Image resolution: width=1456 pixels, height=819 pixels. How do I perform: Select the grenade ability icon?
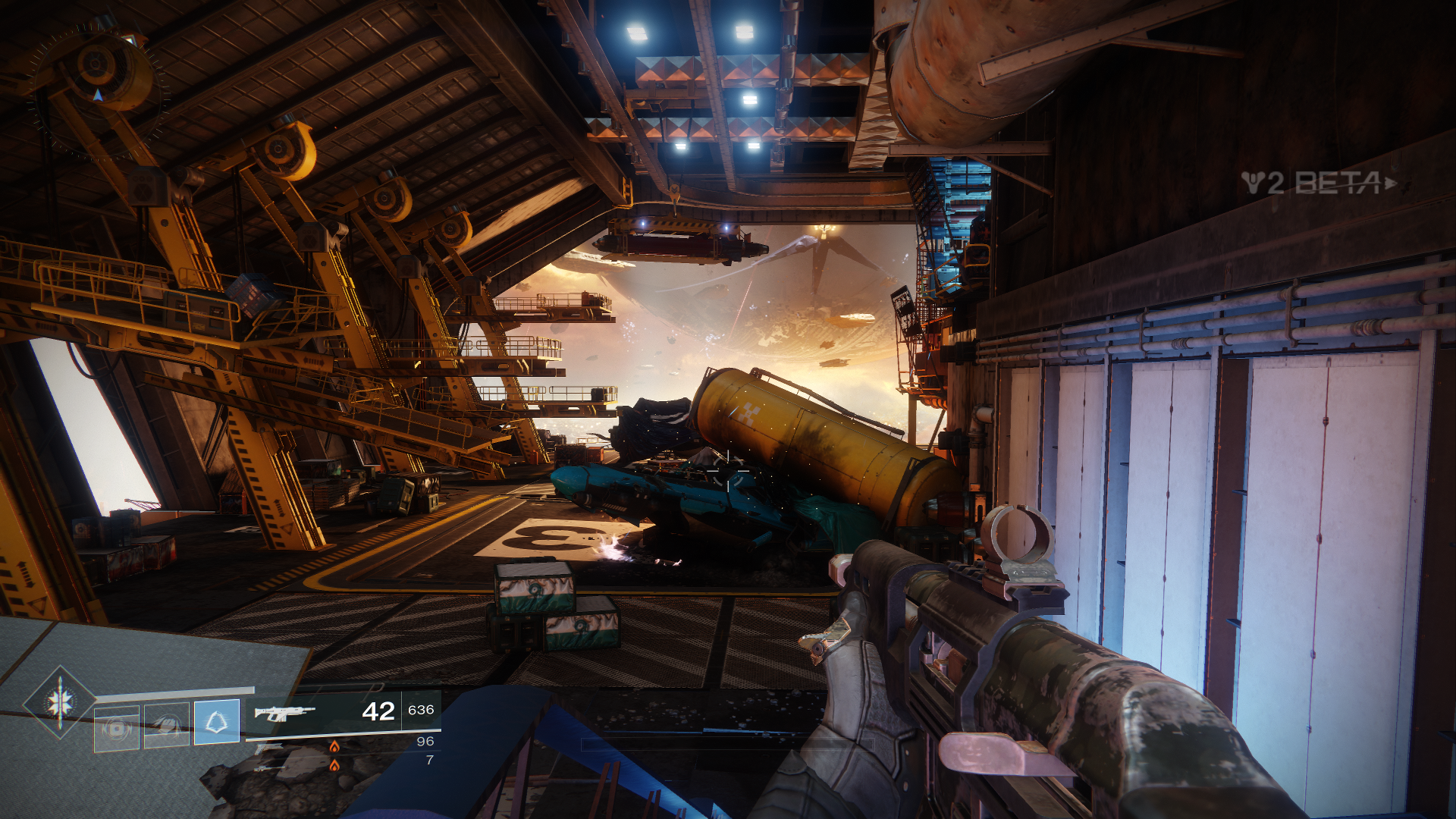coord(116,729)
